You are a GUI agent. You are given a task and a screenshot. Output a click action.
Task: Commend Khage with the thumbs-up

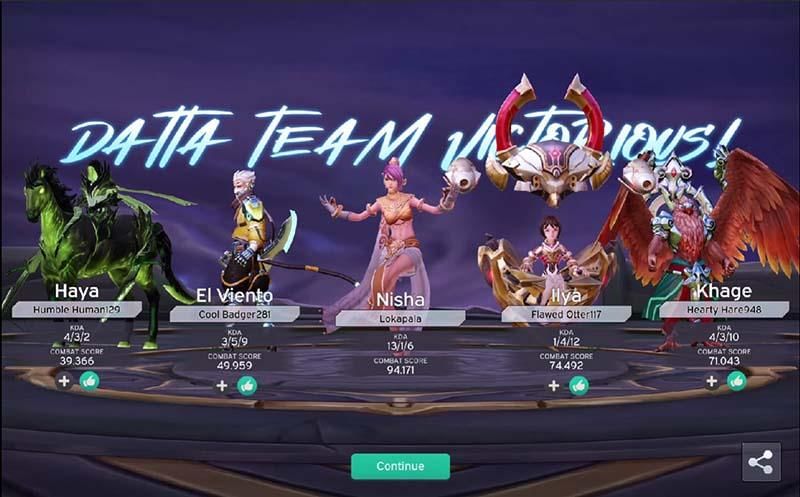(737, 380)
